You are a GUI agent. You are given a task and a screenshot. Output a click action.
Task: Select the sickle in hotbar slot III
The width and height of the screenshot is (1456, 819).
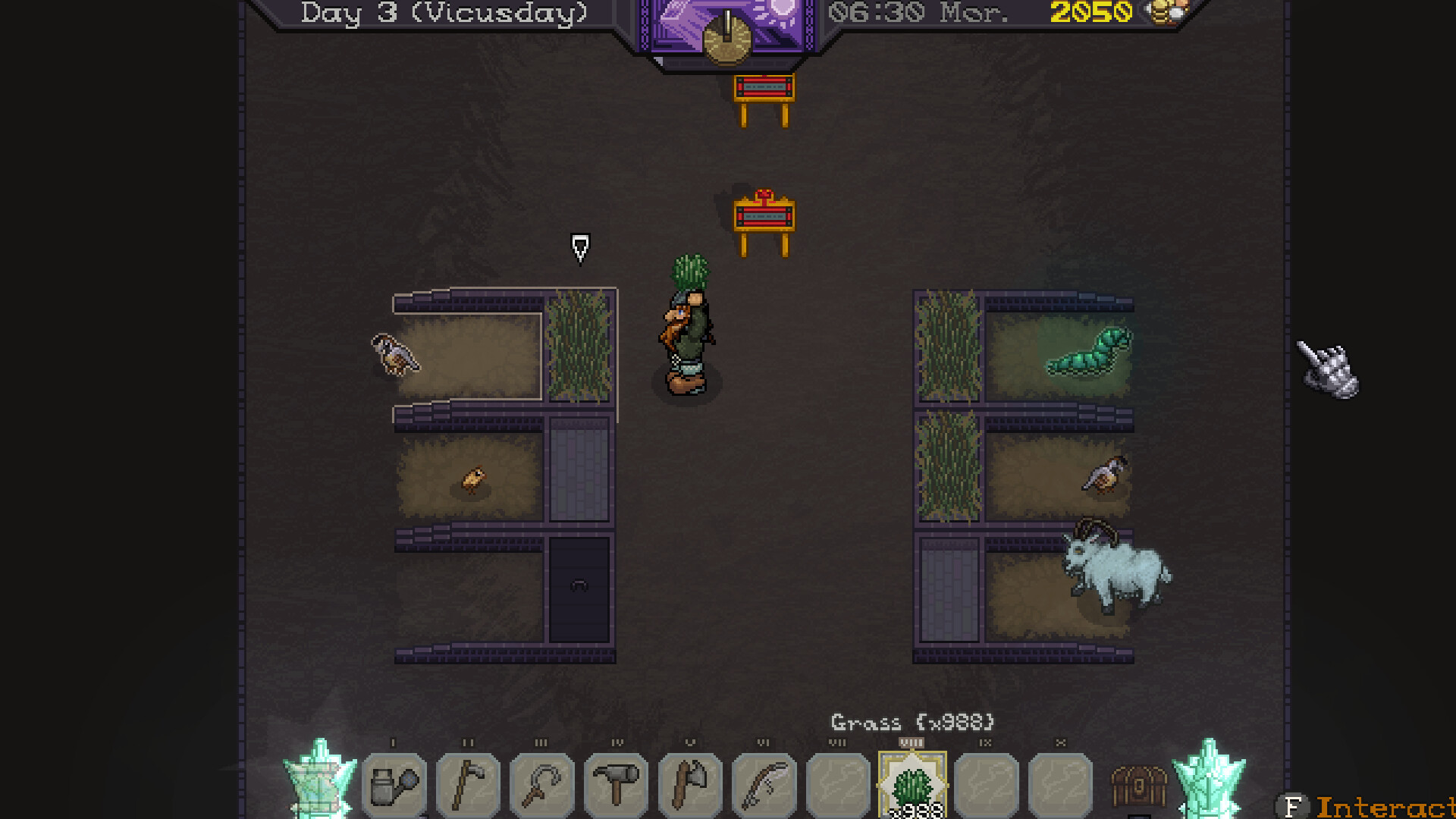(541, 785)
